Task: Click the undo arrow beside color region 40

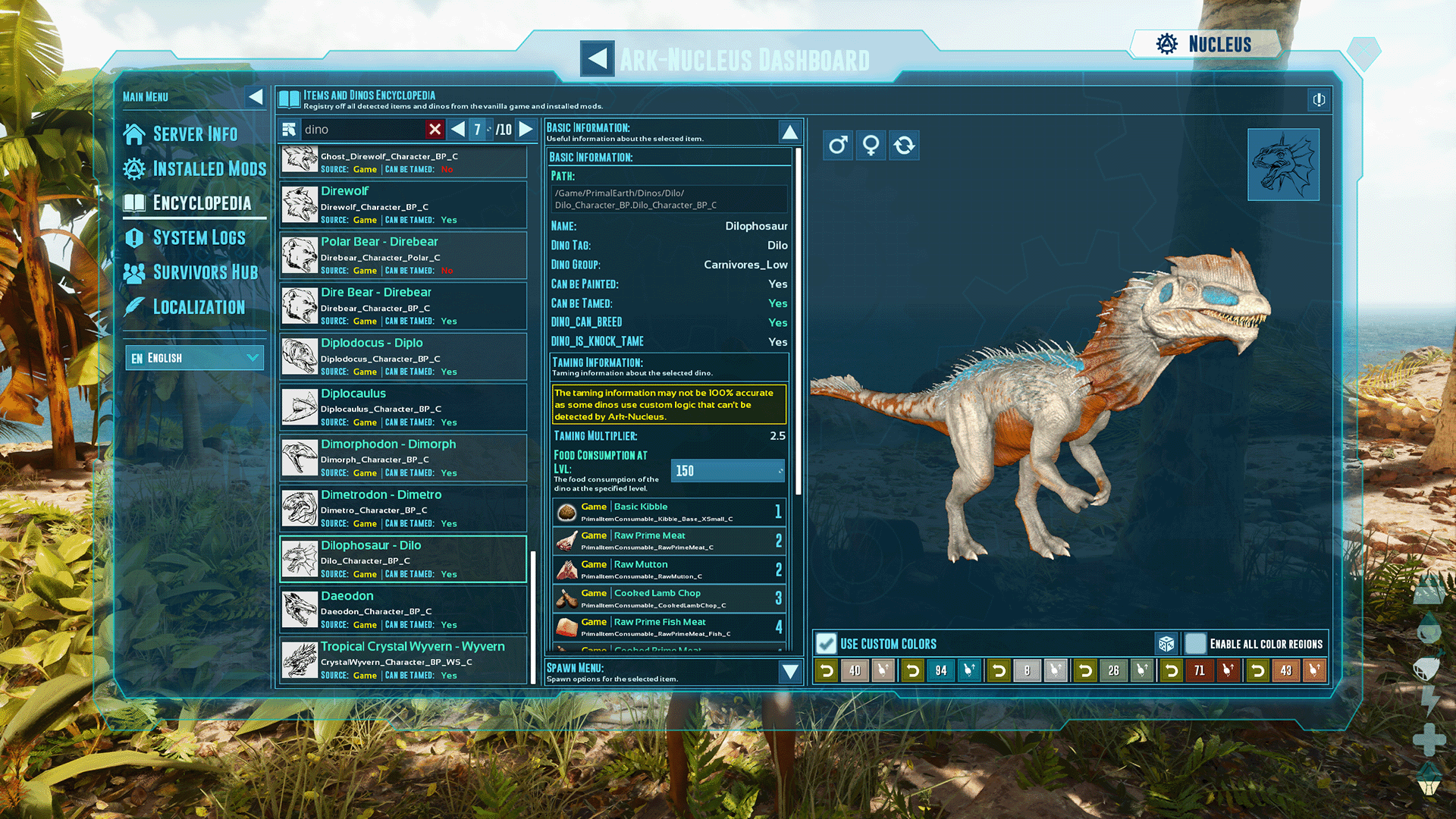Action: [826, 670]
